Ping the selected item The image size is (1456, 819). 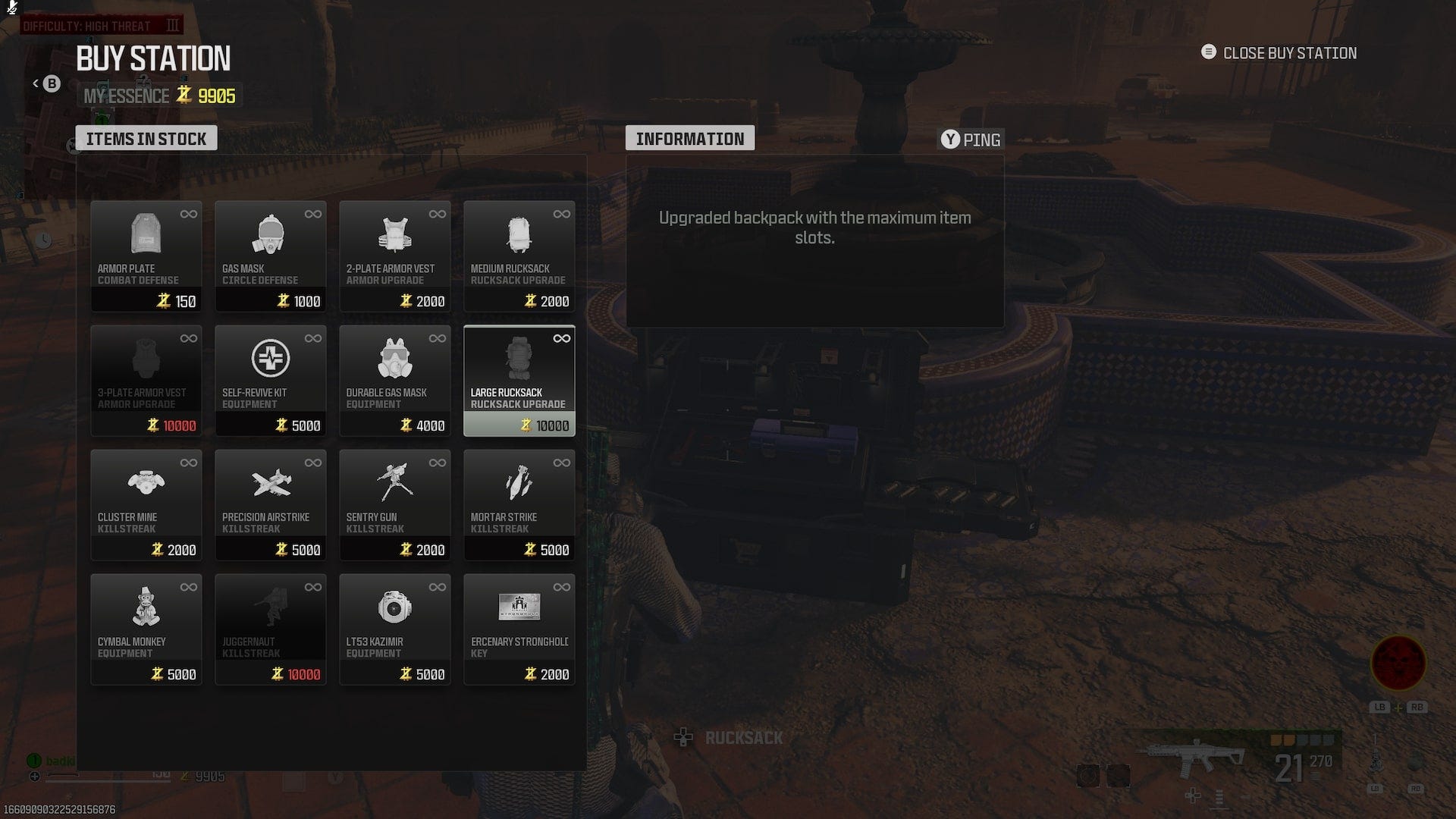click(970, 140)
